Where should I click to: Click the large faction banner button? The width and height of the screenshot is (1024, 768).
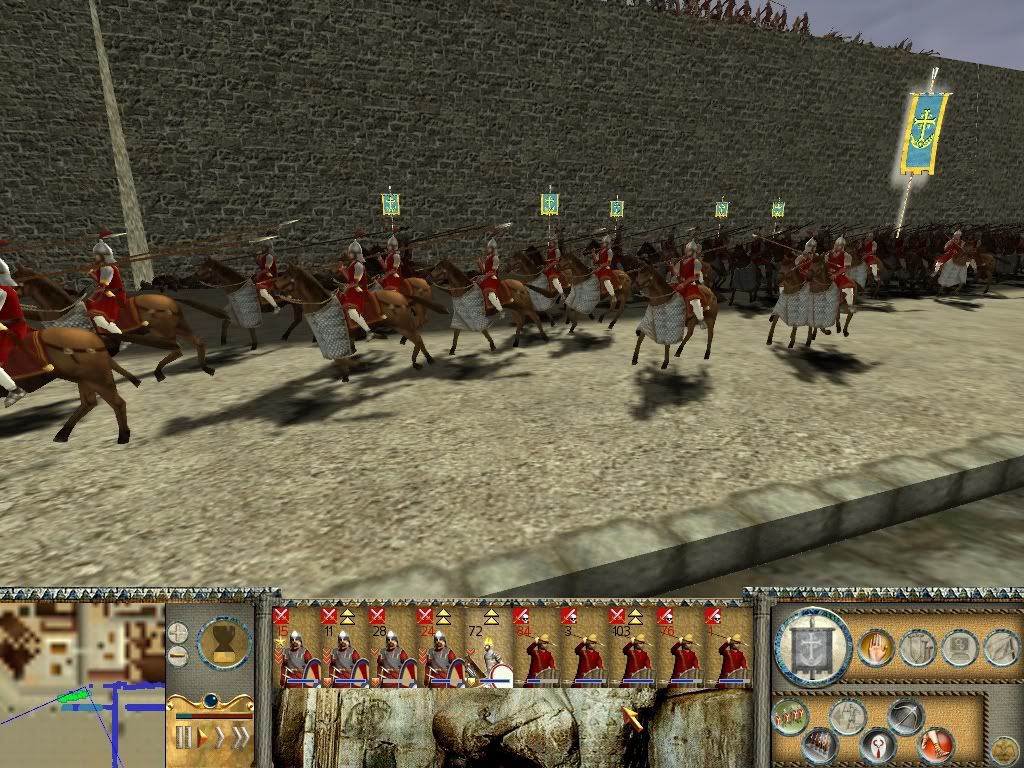click(x=813, y=647)
